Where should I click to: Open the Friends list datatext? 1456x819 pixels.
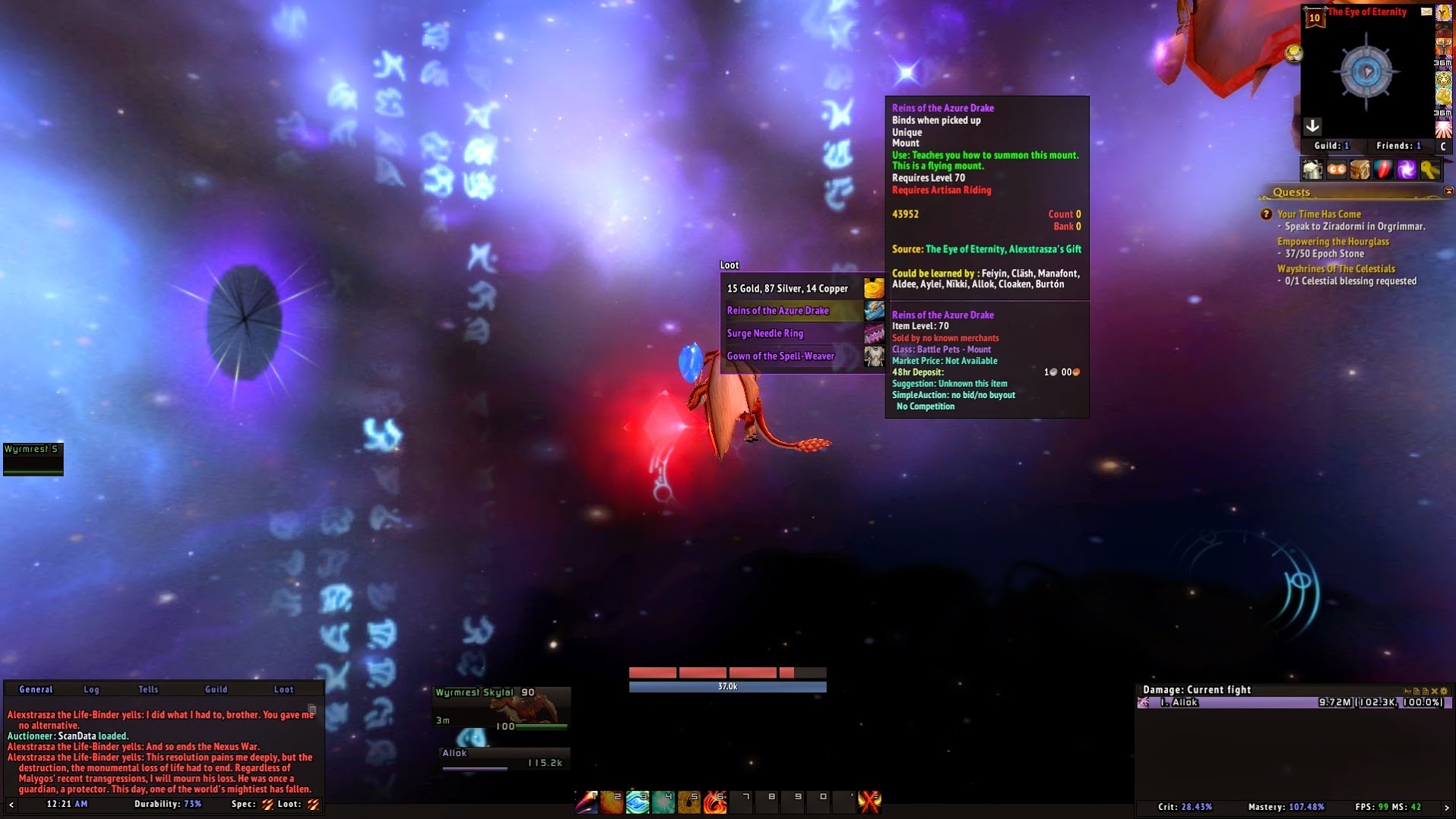[1398, 146]
